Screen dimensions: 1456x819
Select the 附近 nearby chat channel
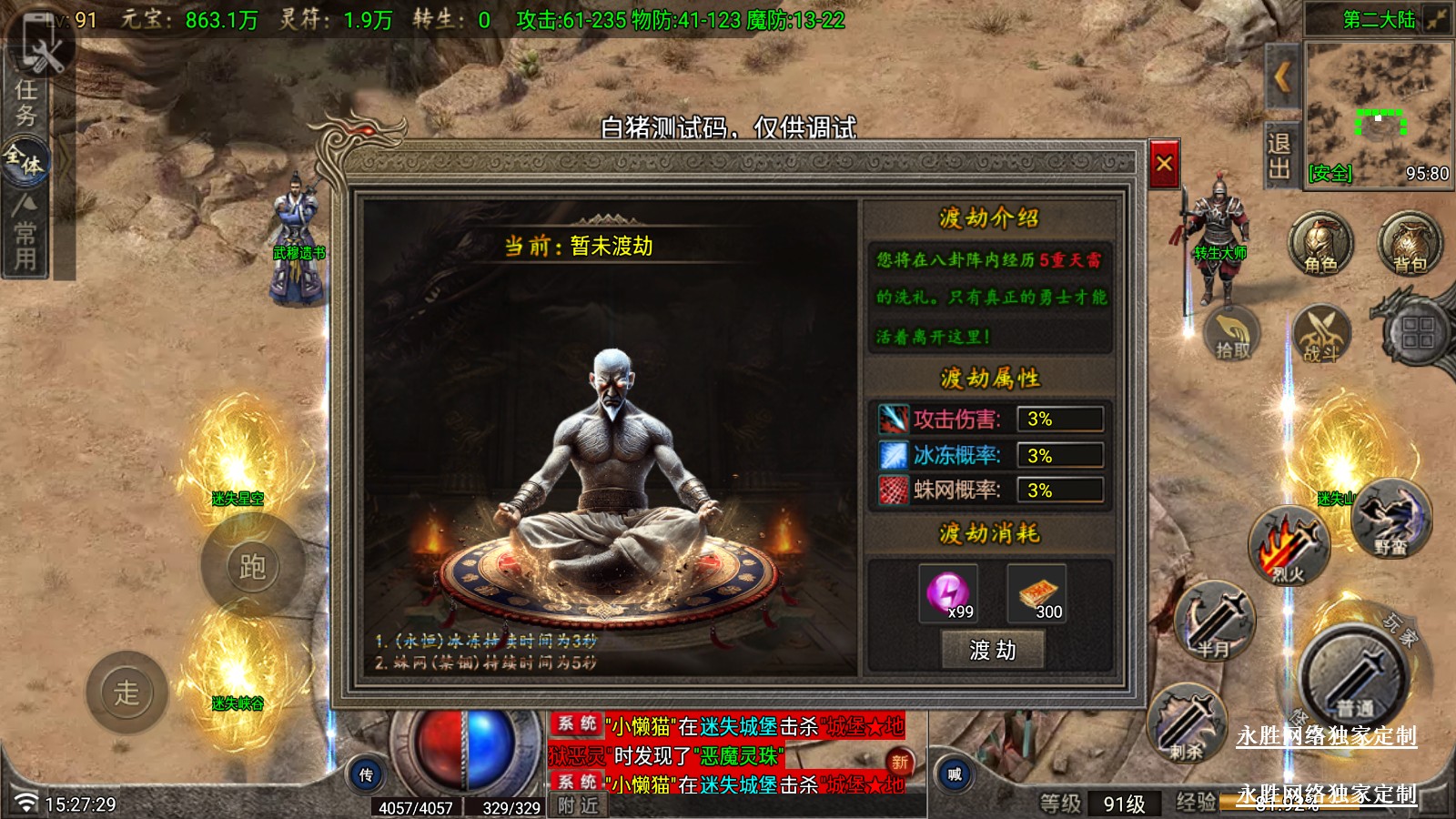click(578, 805)
